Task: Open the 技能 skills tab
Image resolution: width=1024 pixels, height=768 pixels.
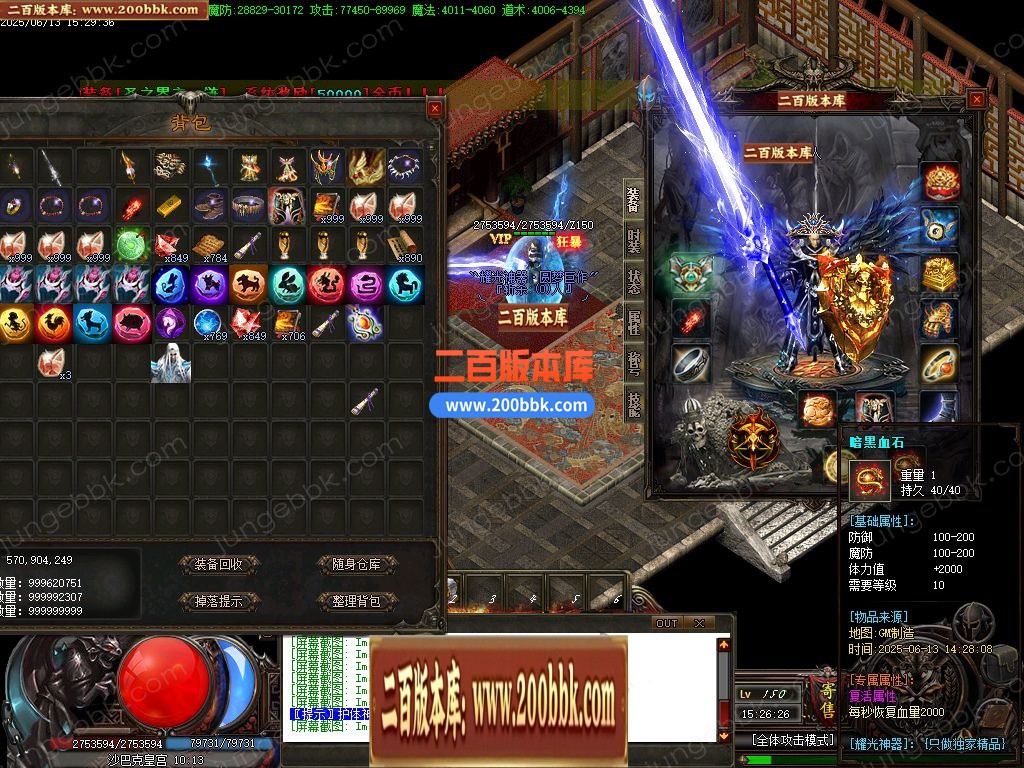Action: (633, 402)
